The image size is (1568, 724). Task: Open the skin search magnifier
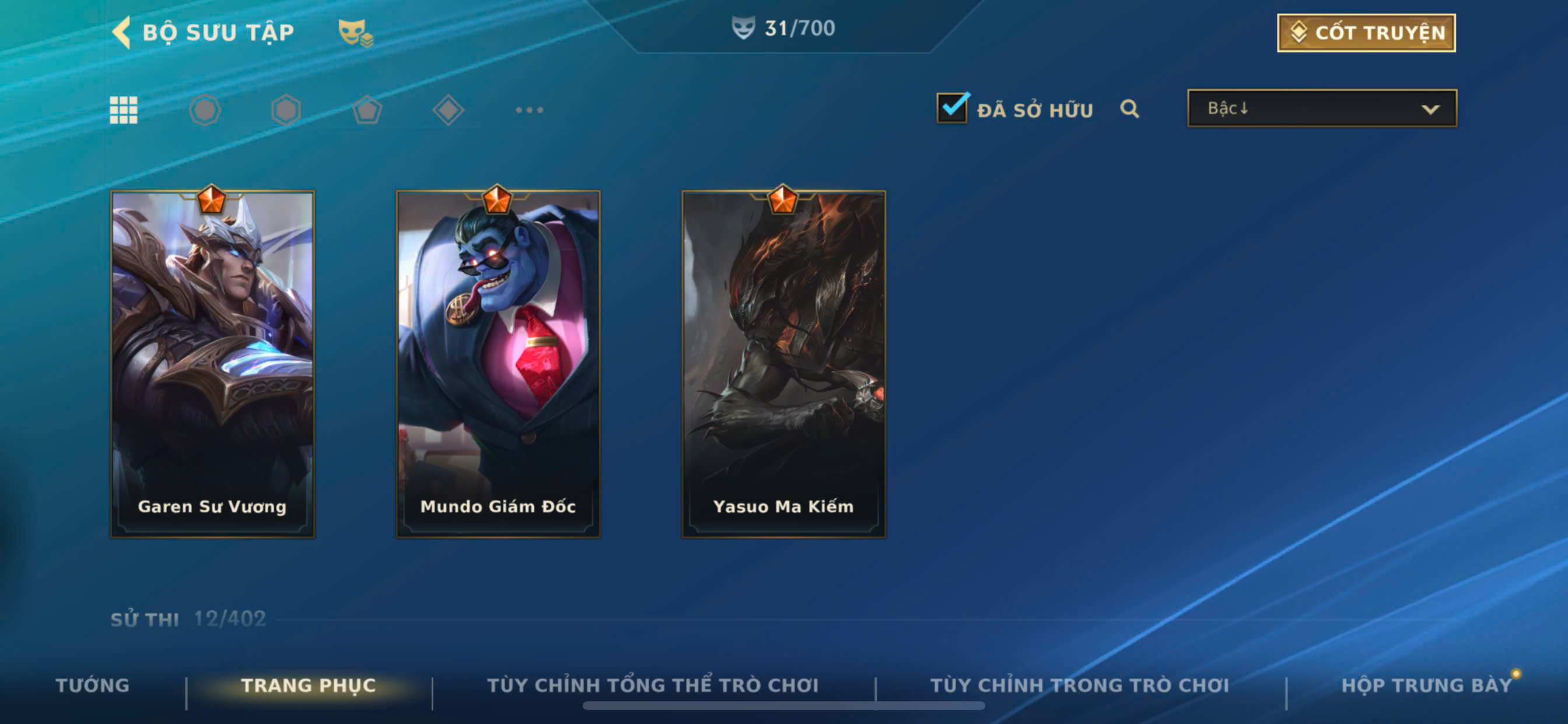click(x=1129, y=109)
